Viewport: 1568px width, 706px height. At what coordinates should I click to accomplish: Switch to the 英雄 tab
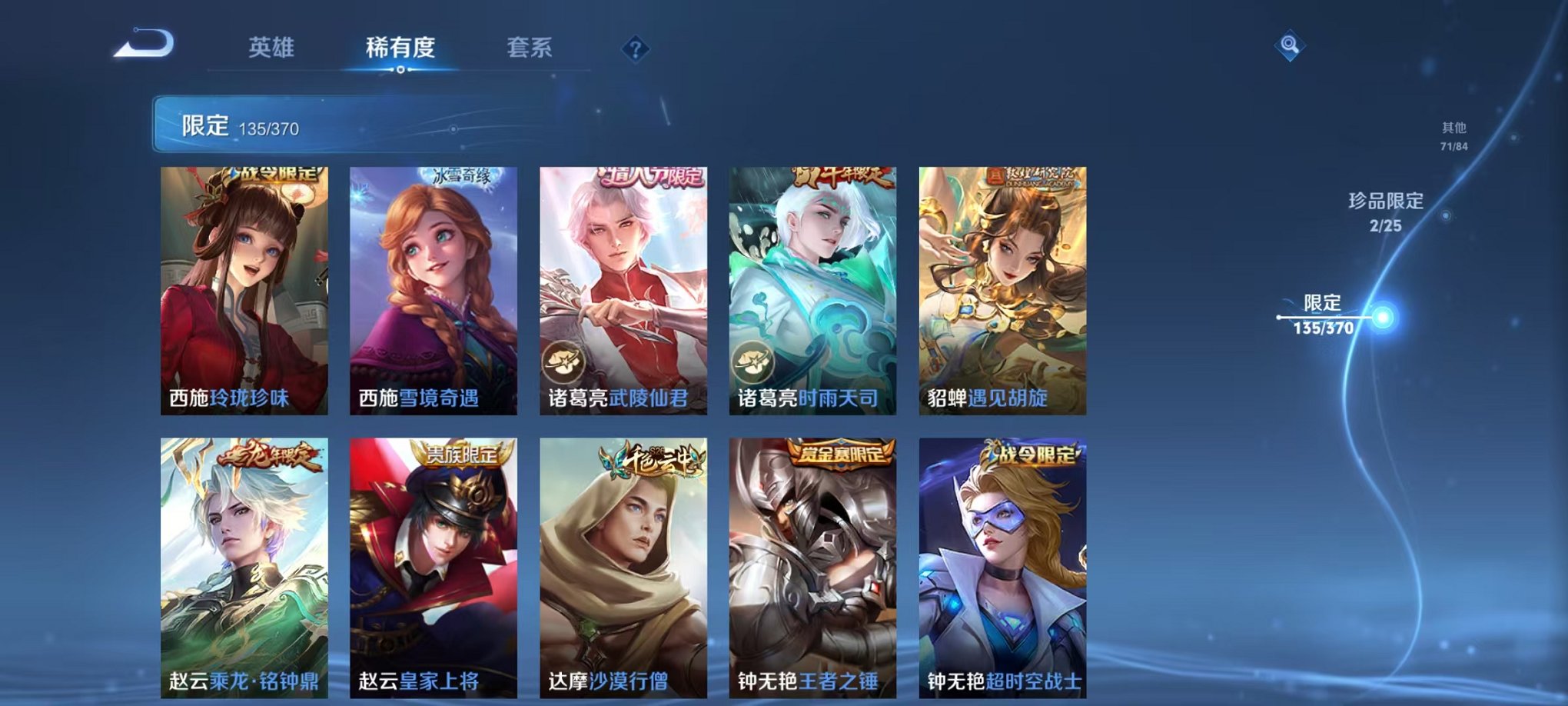point(271,48)
